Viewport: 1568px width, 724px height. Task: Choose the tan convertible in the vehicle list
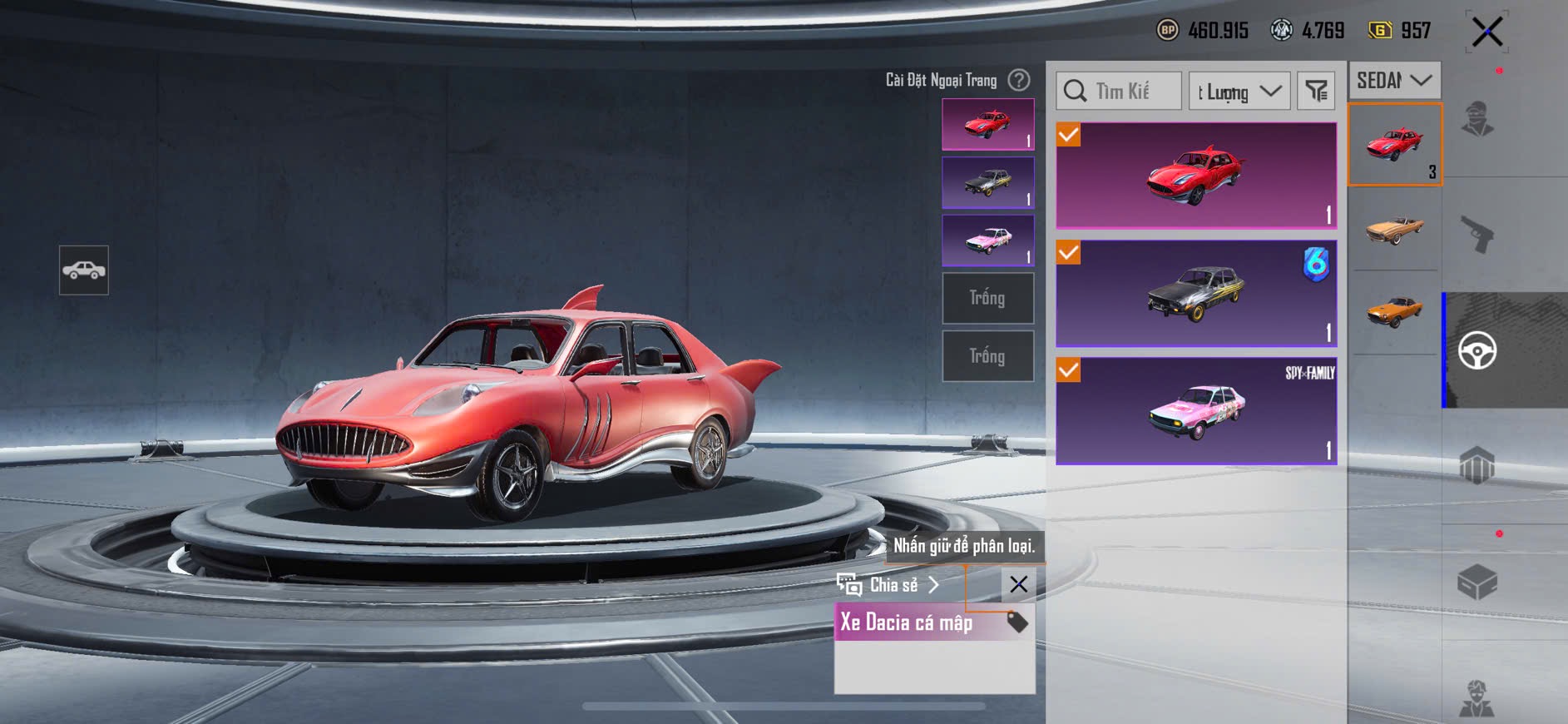click(1395, 227)
